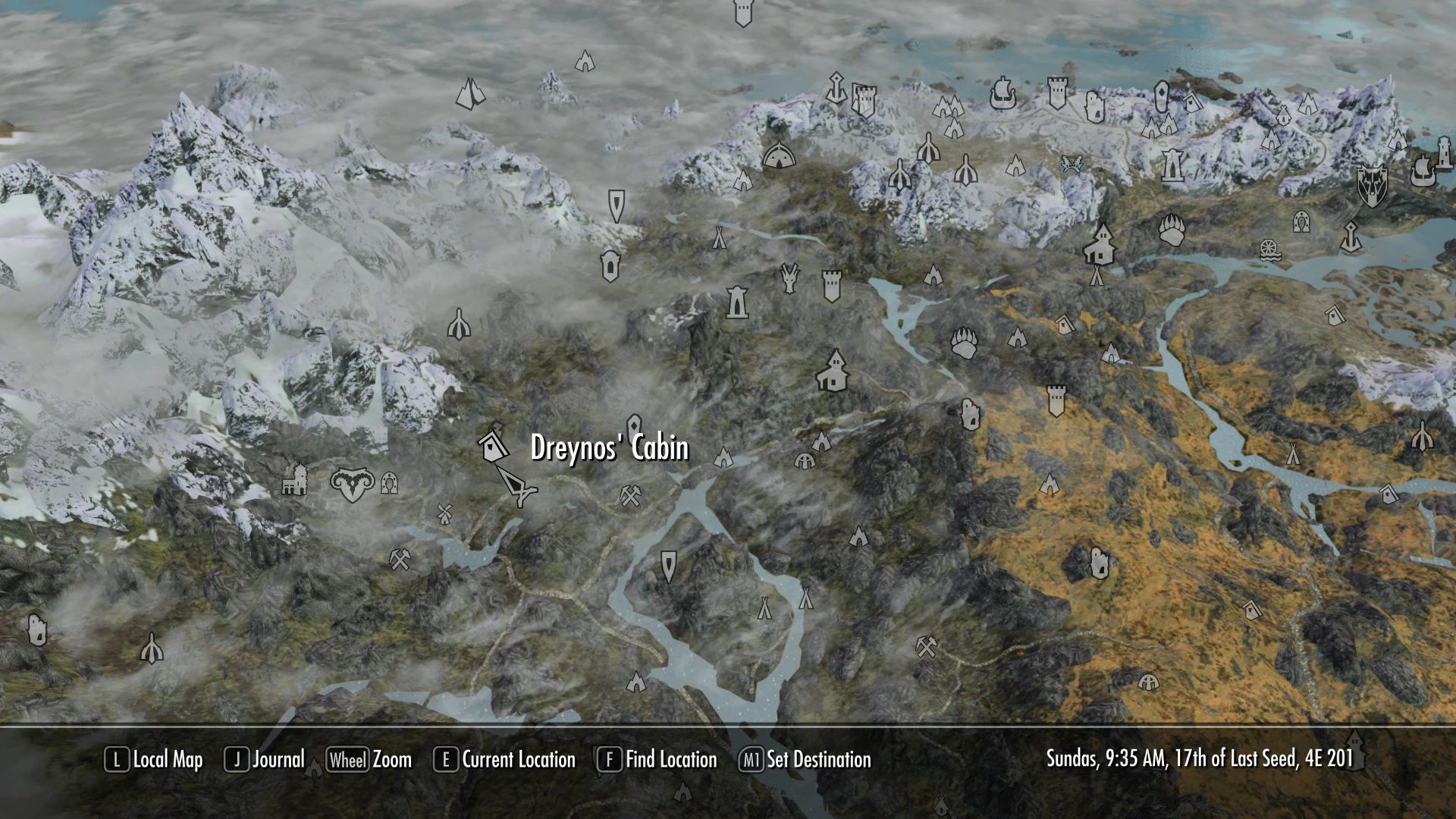Select the windmill farm marker
This screenshot has height=819, width=1456.
pos(444,513)
